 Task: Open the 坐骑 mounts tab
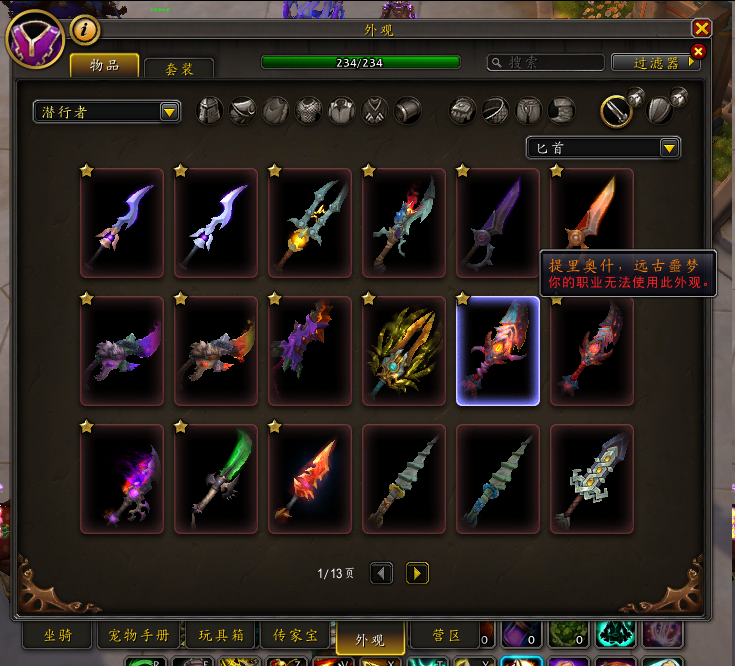tap(57, 635)
